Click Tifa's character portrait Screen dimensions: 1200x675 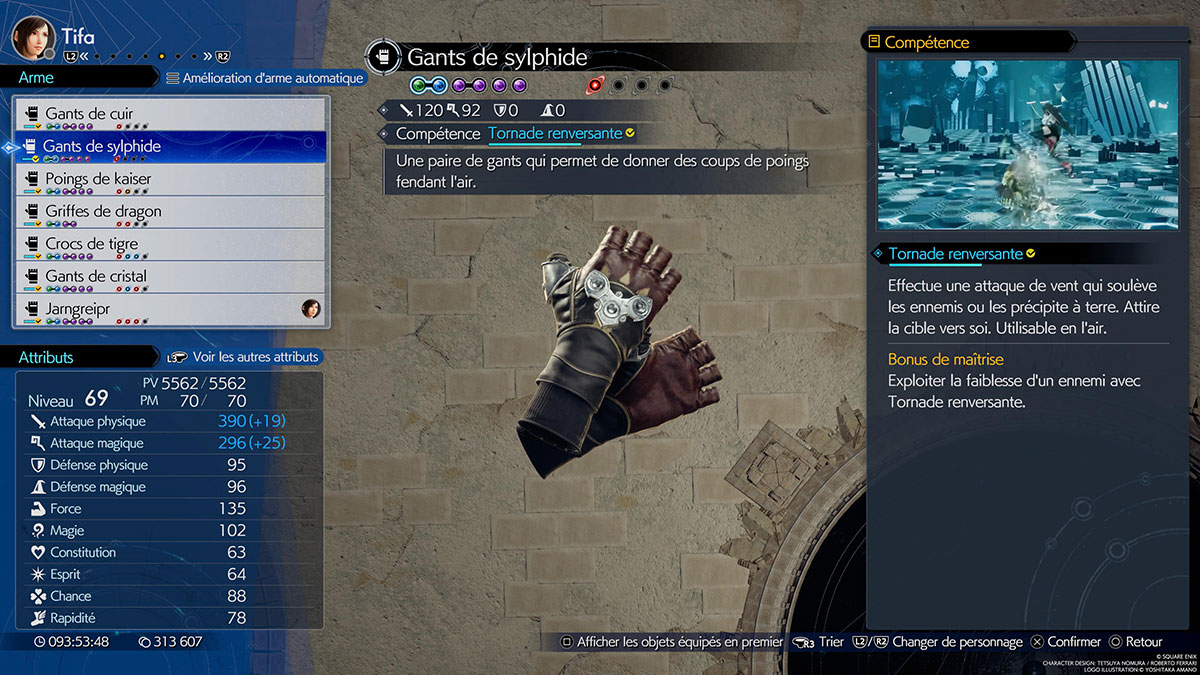coord(31,37)
